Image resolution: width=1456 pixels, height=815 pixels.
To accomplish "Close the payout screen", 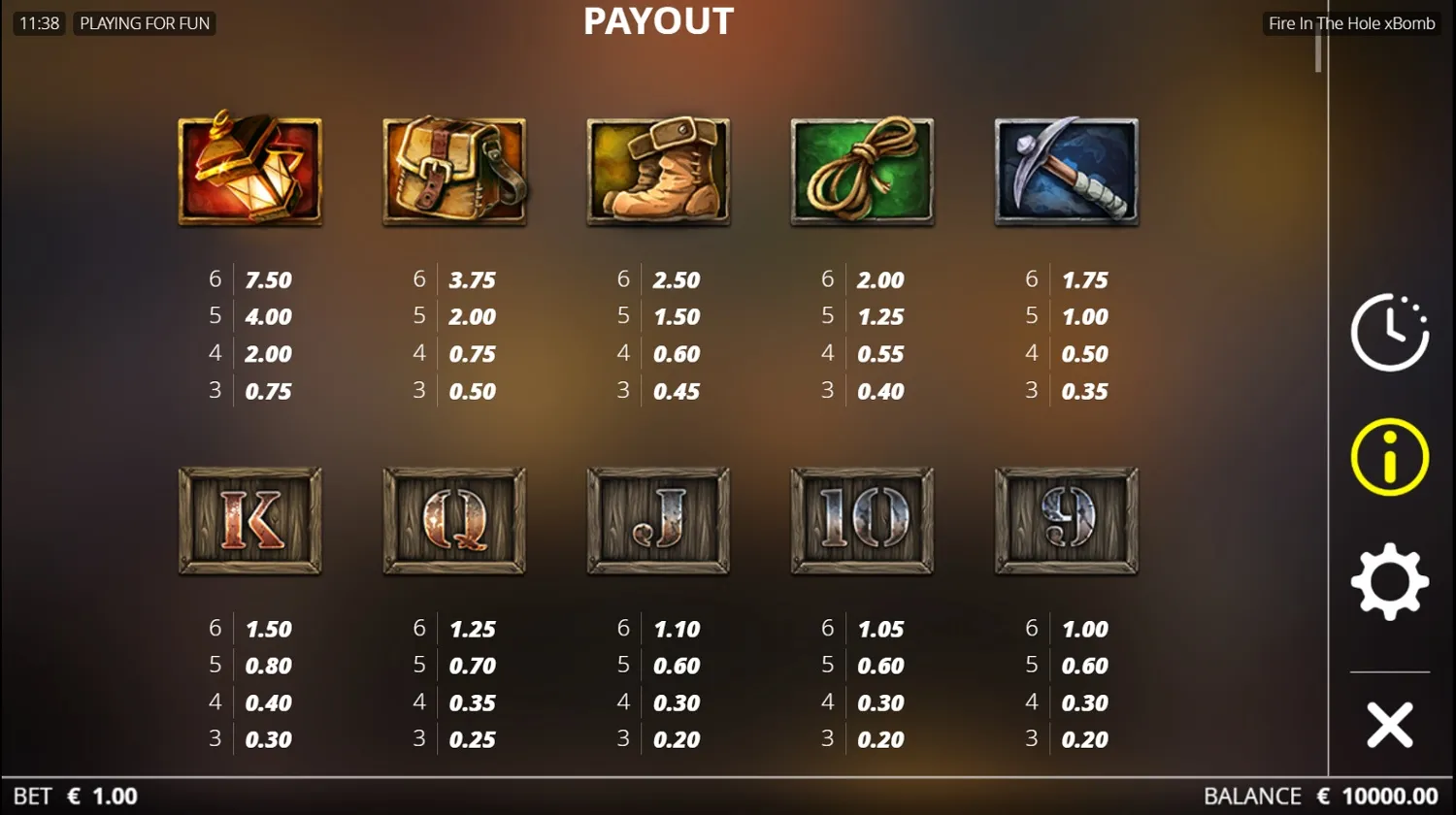I will click(1389, 723).
